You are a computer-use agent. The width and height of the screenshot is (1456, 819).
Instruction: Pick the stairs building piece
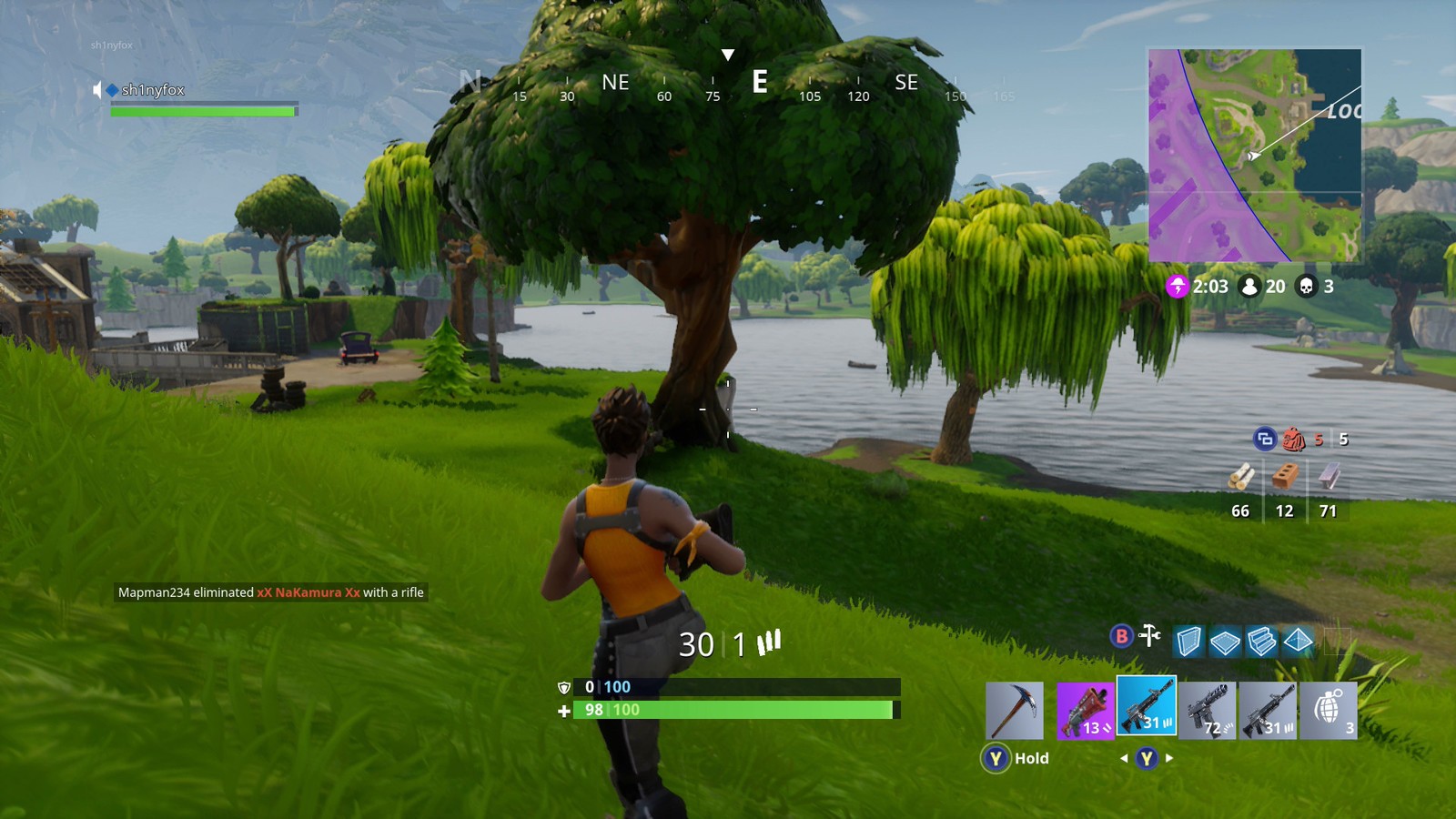pyautogui.click(x=1261, y=642)
